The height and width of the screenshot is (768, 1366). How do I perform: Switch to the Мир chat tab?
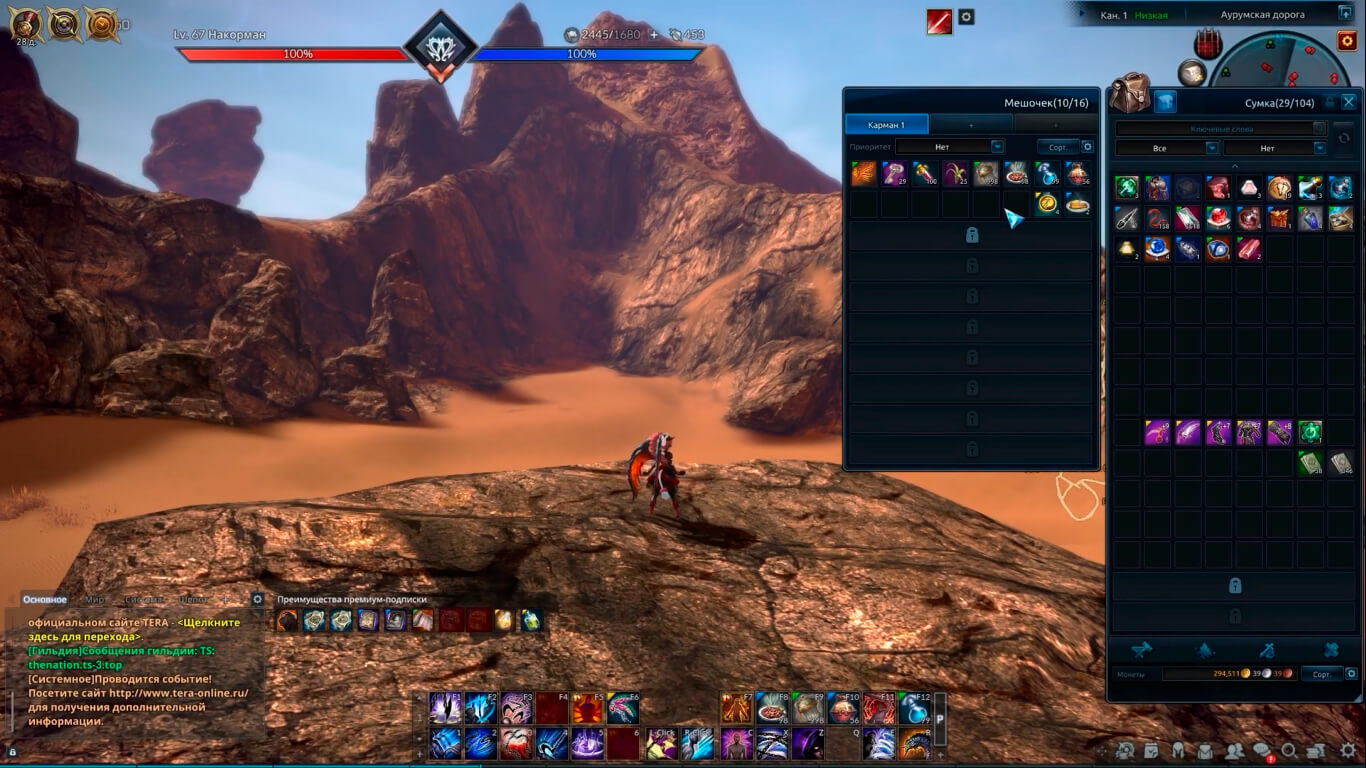(x=95, y=600)
